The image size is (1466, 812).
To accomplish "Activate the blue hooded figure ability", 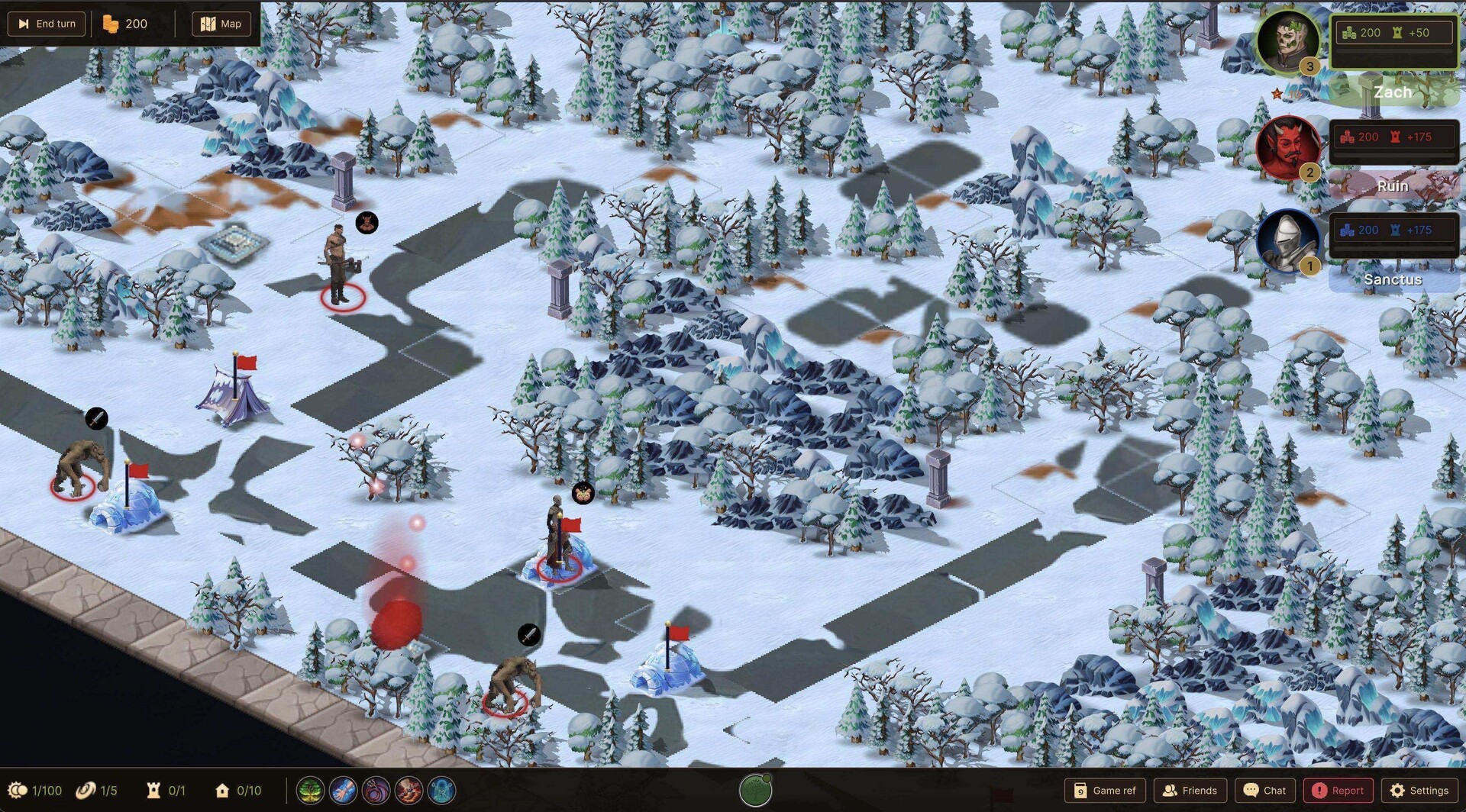I will (x=441, y=791).
